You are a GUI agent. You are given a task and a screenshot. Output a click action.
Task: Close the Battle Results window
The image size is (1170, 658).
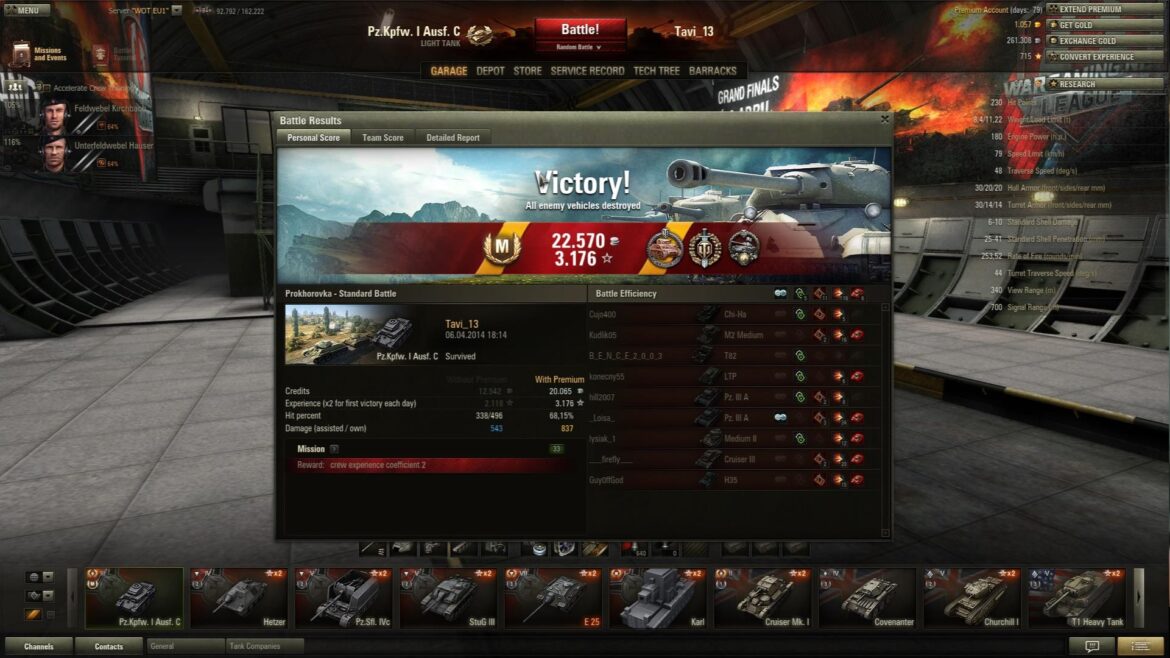[884, 120]
